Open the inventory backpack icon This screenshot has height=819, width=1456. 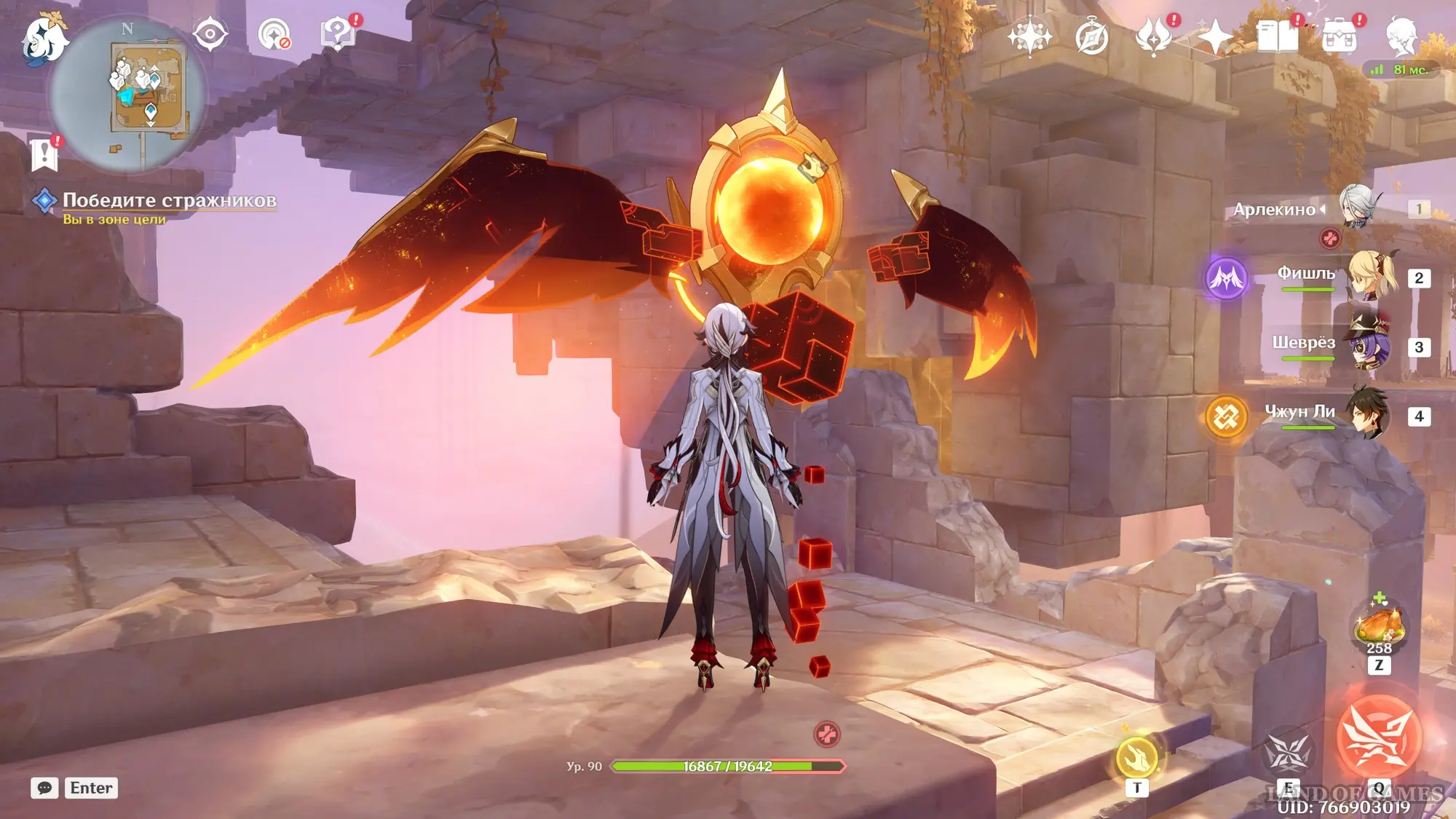click(1340, 36)
